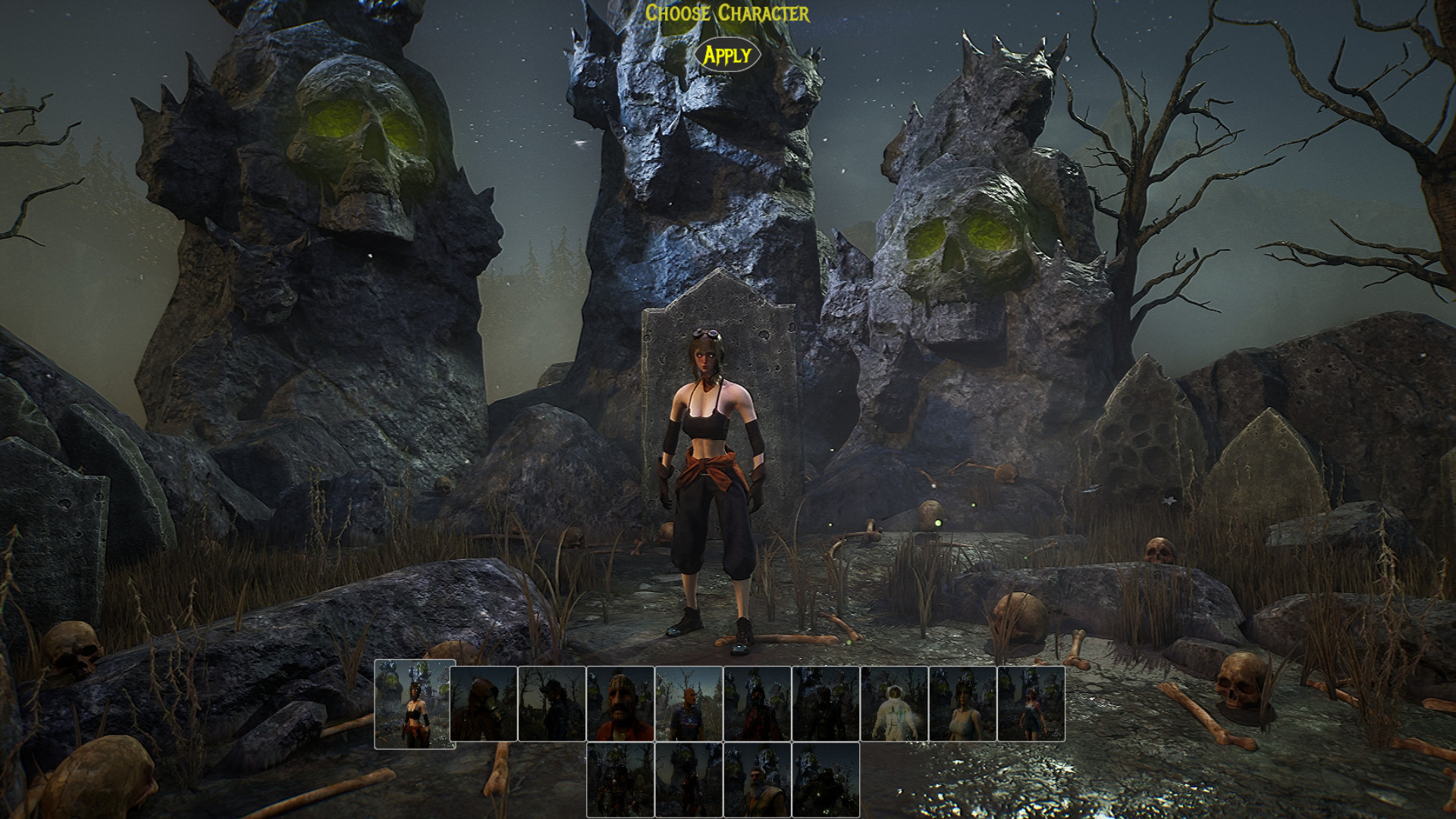Select the bald man in blue t-shirt

689,704
